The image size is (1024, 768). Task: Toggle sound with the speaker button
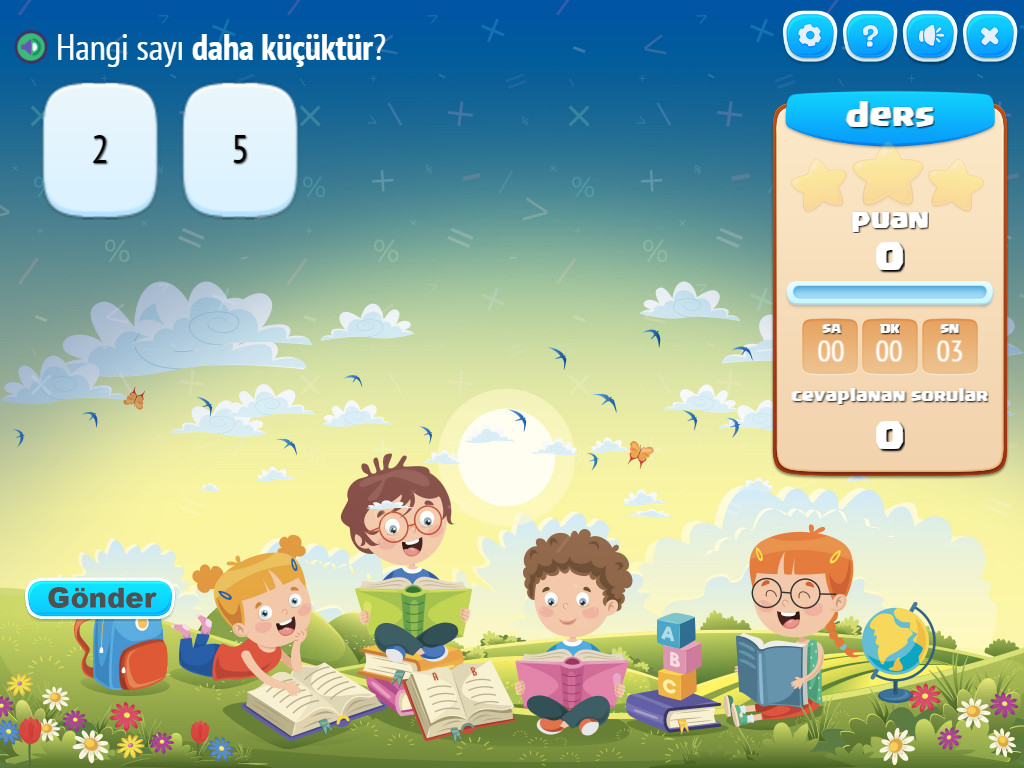pyautogui.click(x=930, y=37)
